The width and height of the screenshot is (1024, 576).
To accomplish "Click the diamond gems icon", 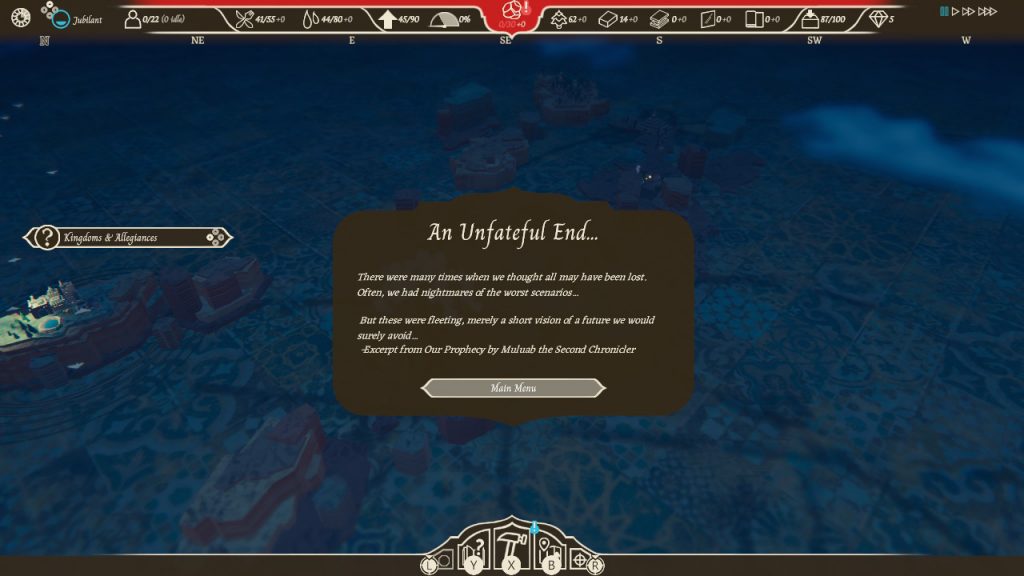I will click(x=878, y=19).
